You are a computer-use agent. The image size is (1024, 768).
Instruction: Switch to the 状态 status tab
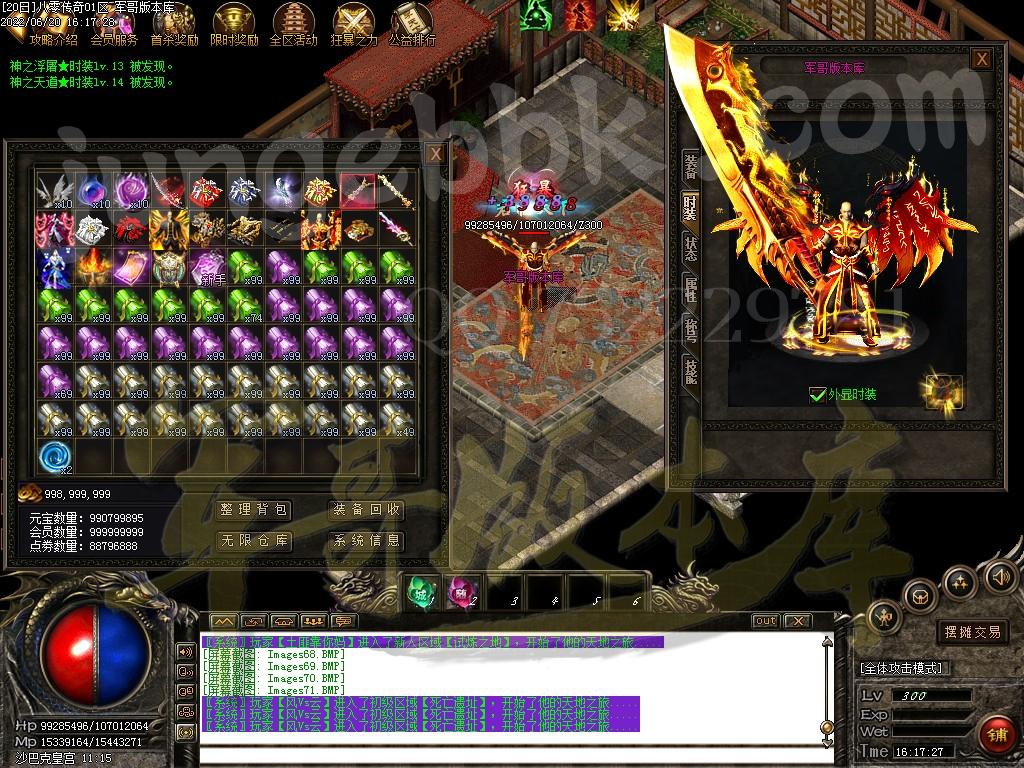pyautogui.click(x=690, y=246)
